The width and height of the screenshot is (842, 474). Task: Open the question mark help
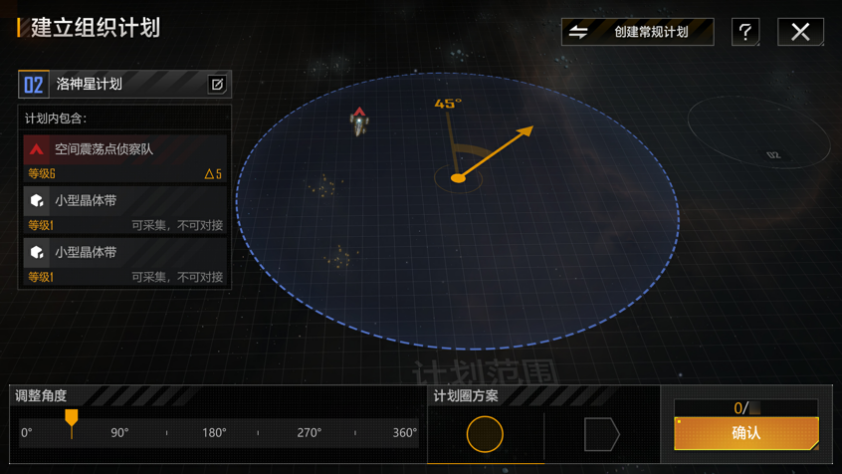tap(745, 32)
